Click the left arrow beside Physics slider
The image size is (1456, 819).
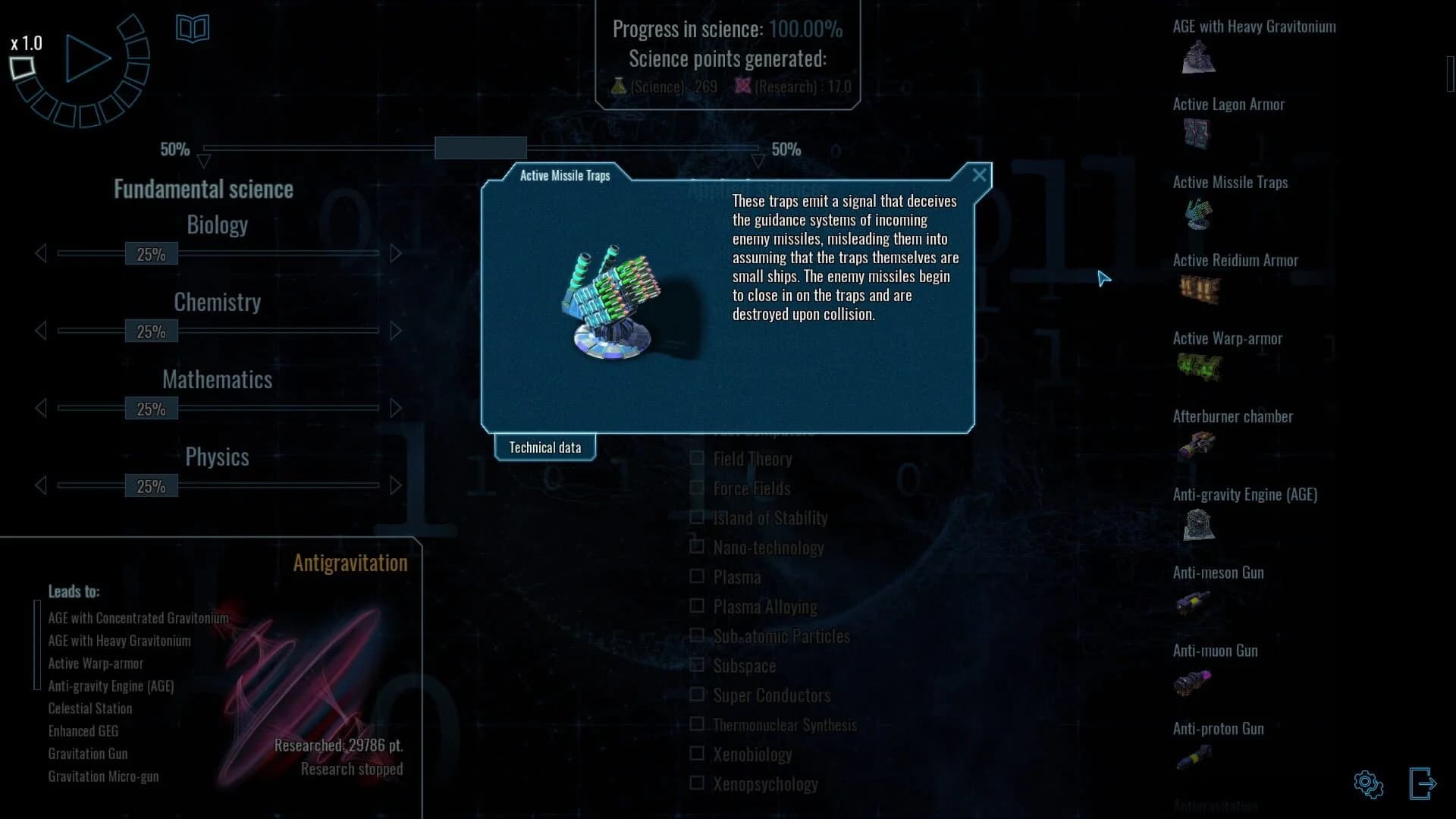point(40,485)
